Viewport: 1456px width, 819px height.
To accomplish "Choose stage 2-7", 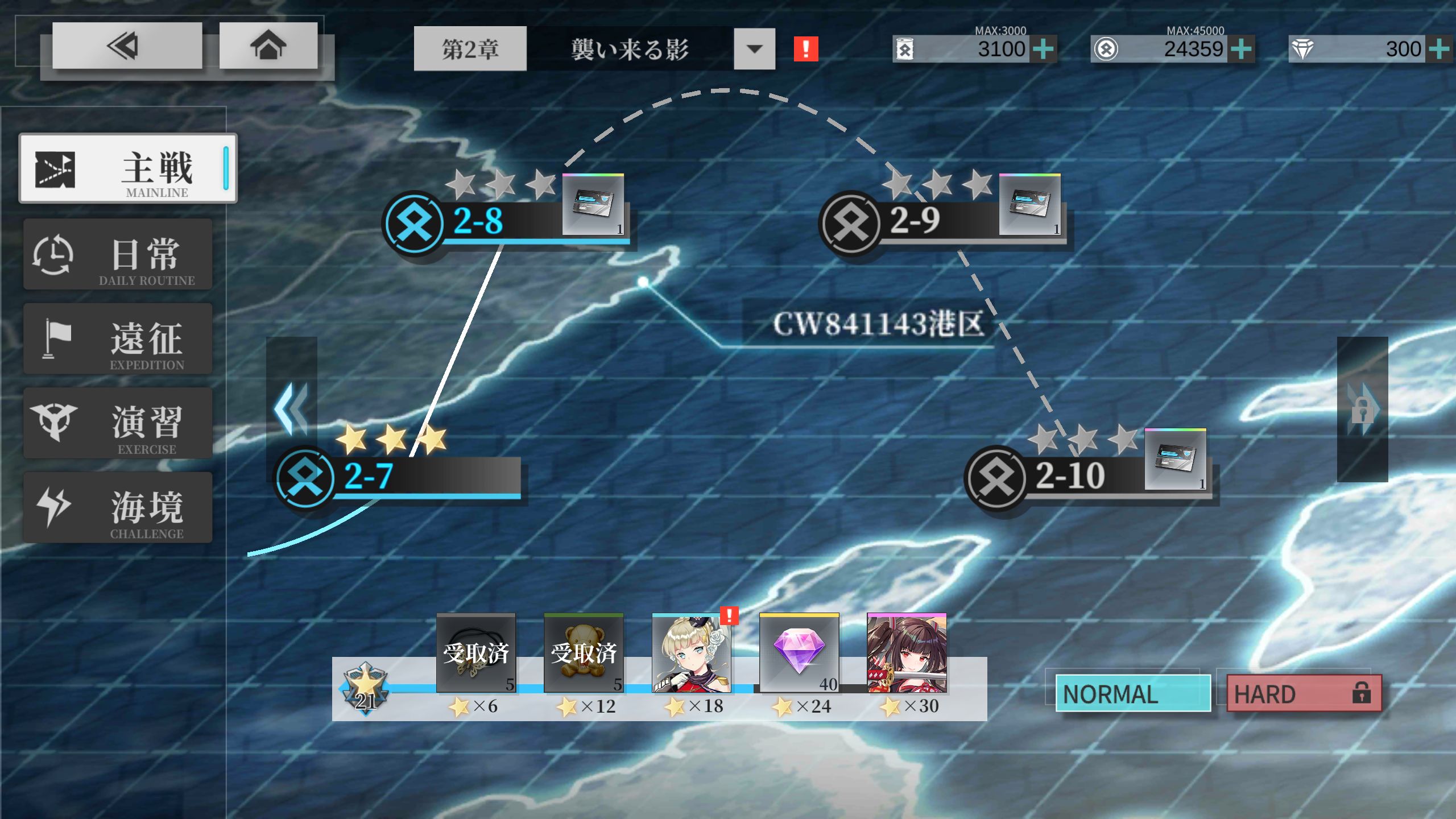I will pyautogui.click(x=369, y=477).
